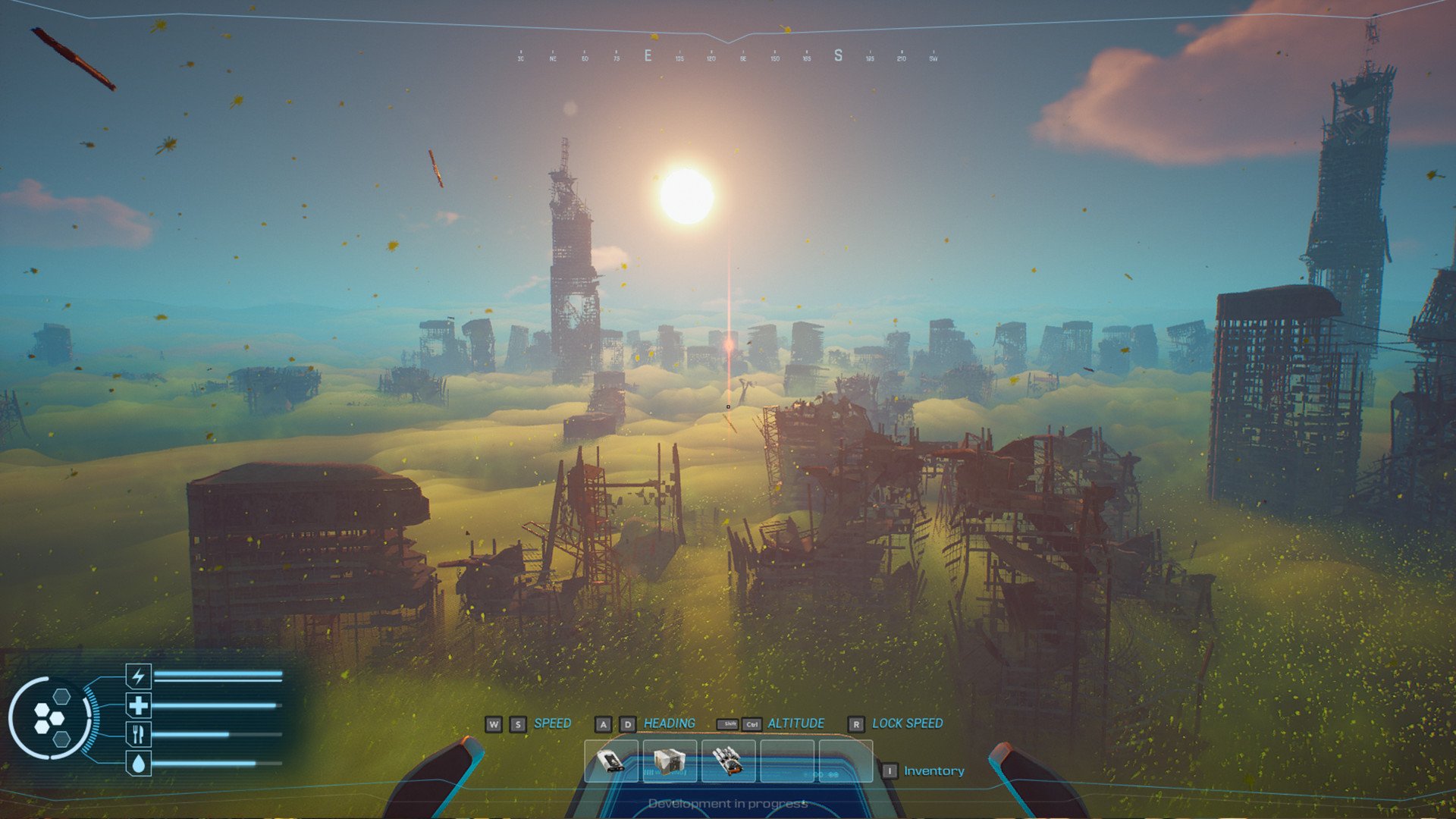
Task: Select the medical cross health icon
Action: (x=138, y=706)
